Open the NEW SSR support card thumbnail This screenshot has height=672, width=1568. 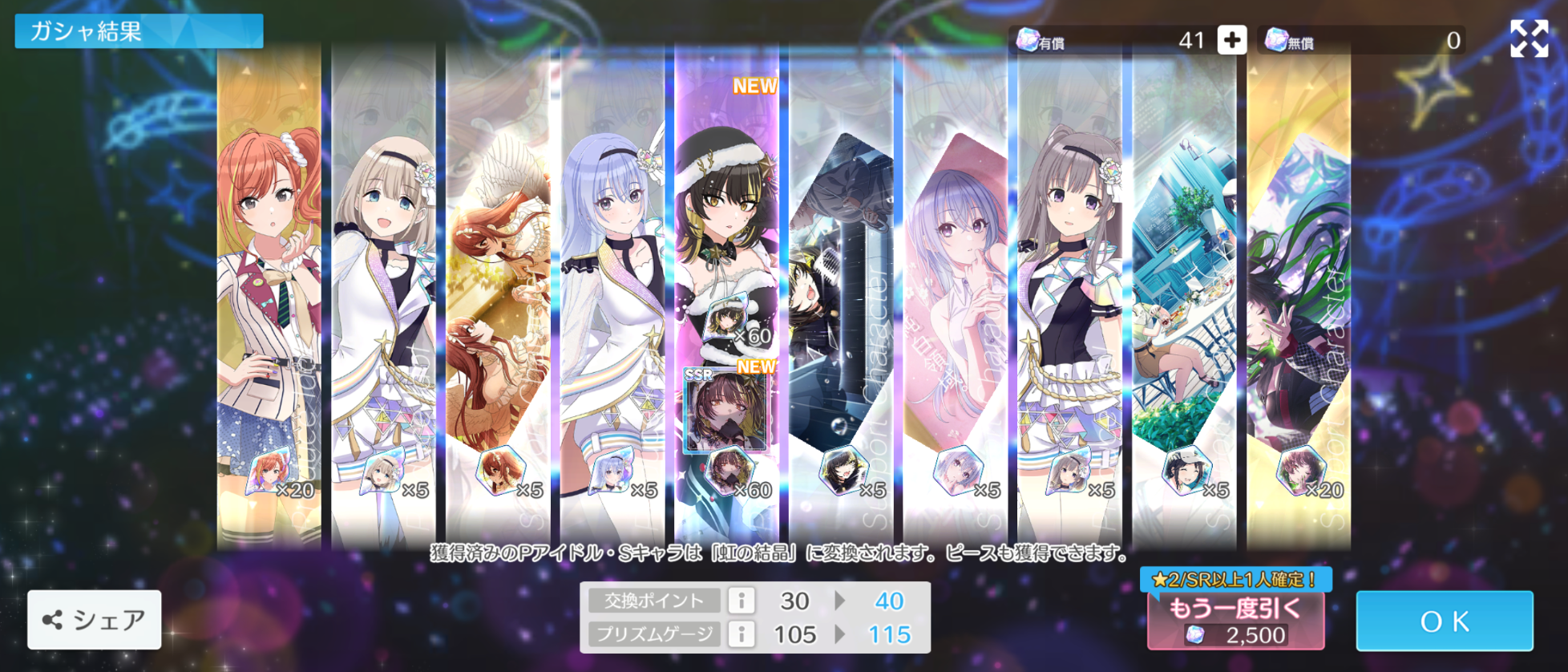click(x=725, y=411)
